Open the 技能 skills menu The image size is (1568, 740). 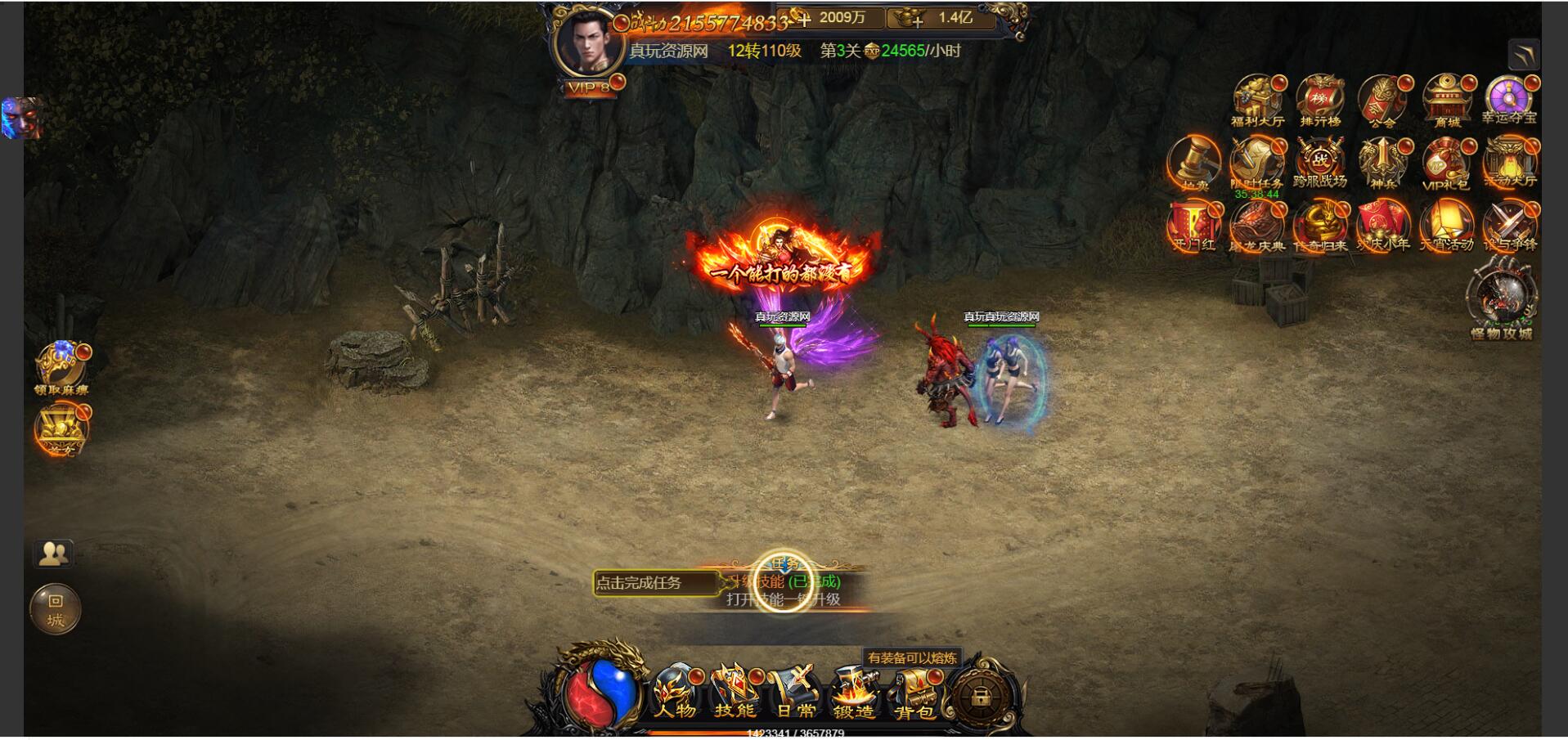point(735,693)
